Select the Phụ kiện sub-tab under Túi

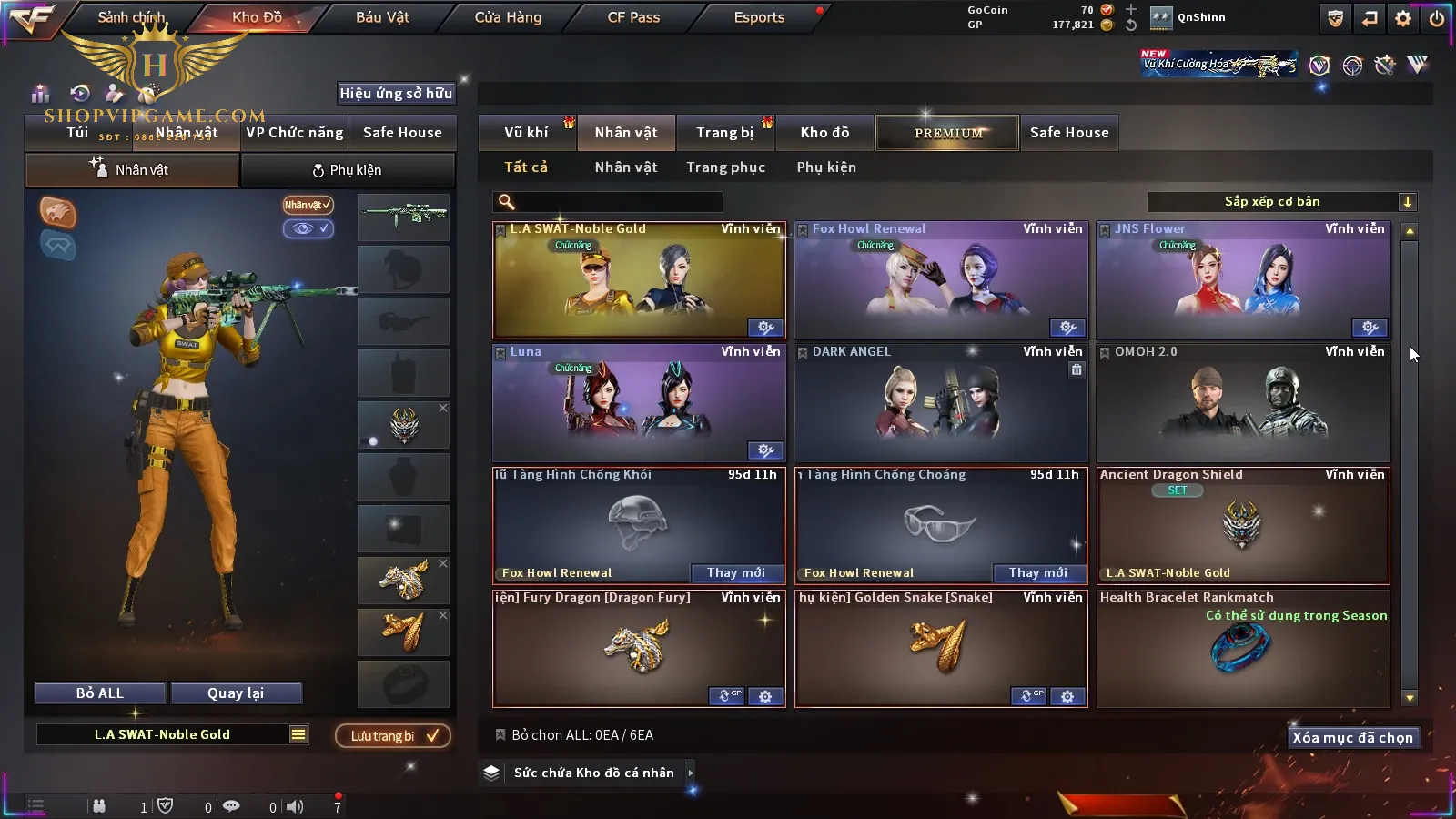click(348, 170)
